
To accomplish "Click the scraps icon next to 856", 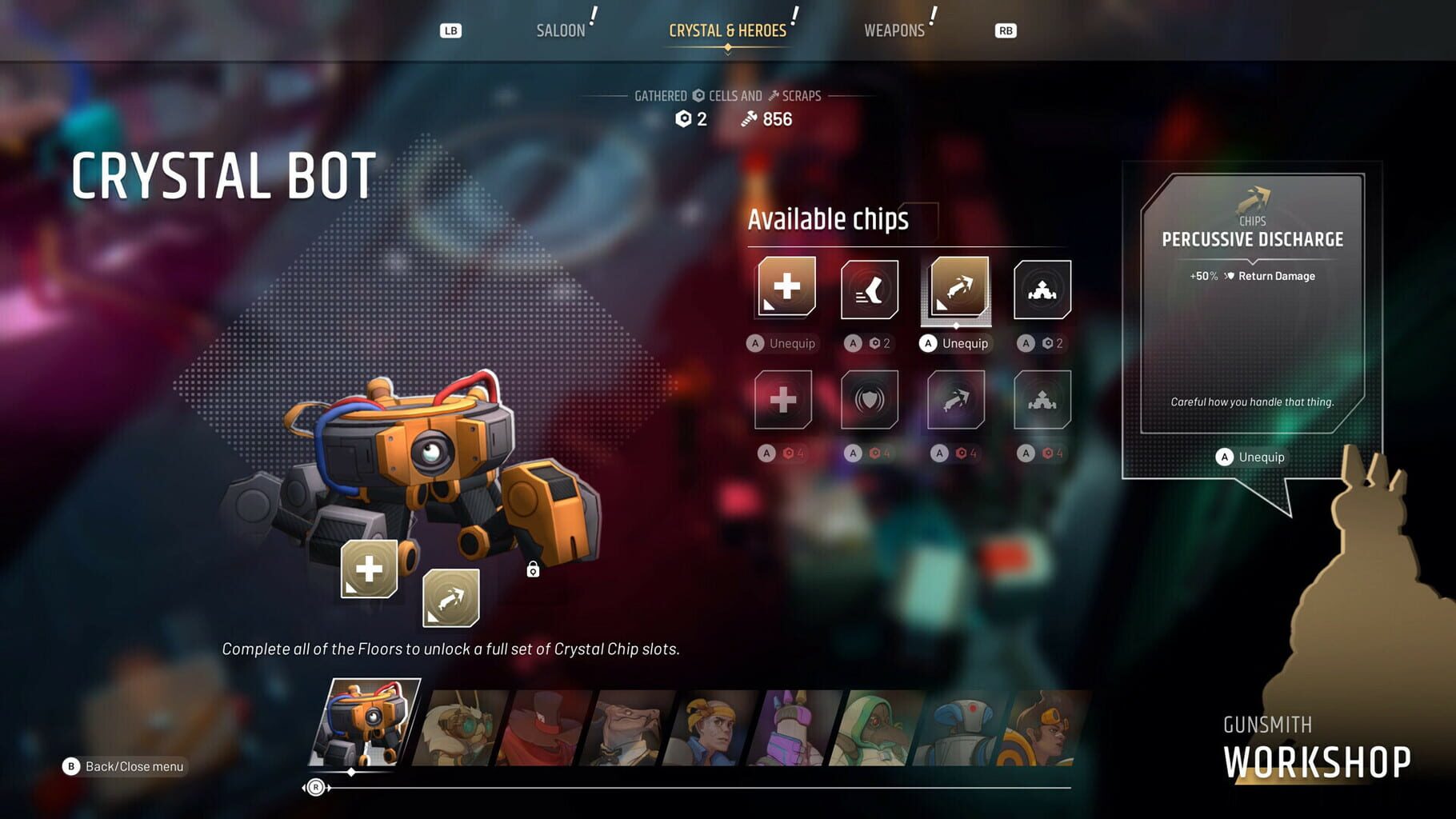I will 749,119.
